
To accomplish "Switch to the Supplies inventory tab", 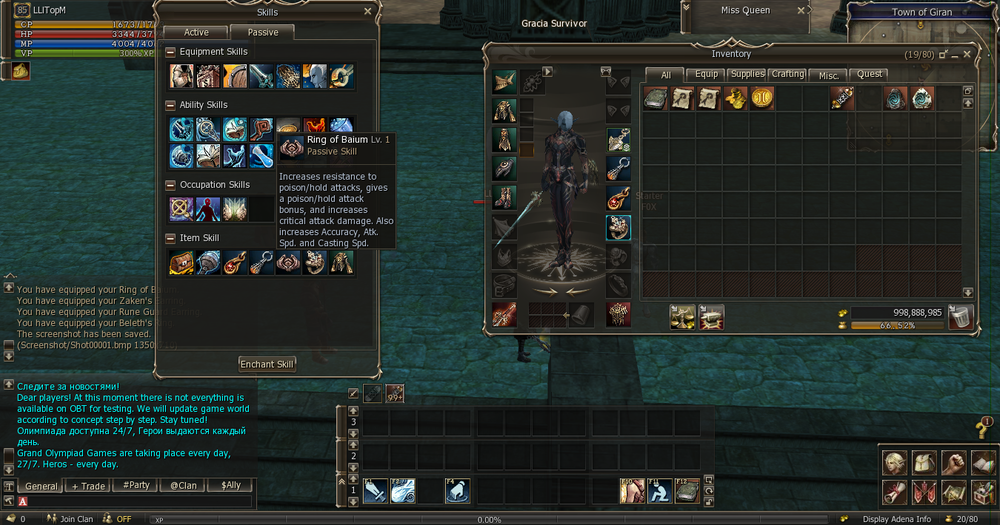I will point(747,74).
